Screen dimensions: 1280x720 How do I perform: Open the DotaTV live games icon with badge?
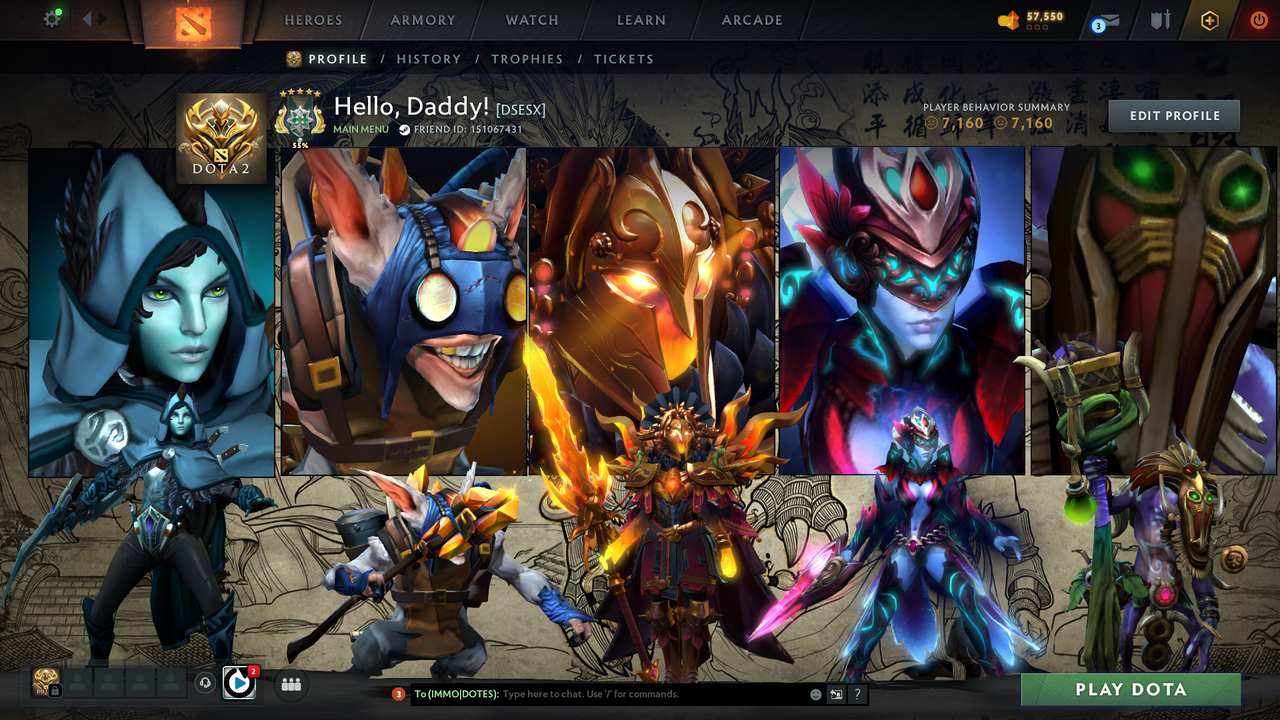coord(238,683)
